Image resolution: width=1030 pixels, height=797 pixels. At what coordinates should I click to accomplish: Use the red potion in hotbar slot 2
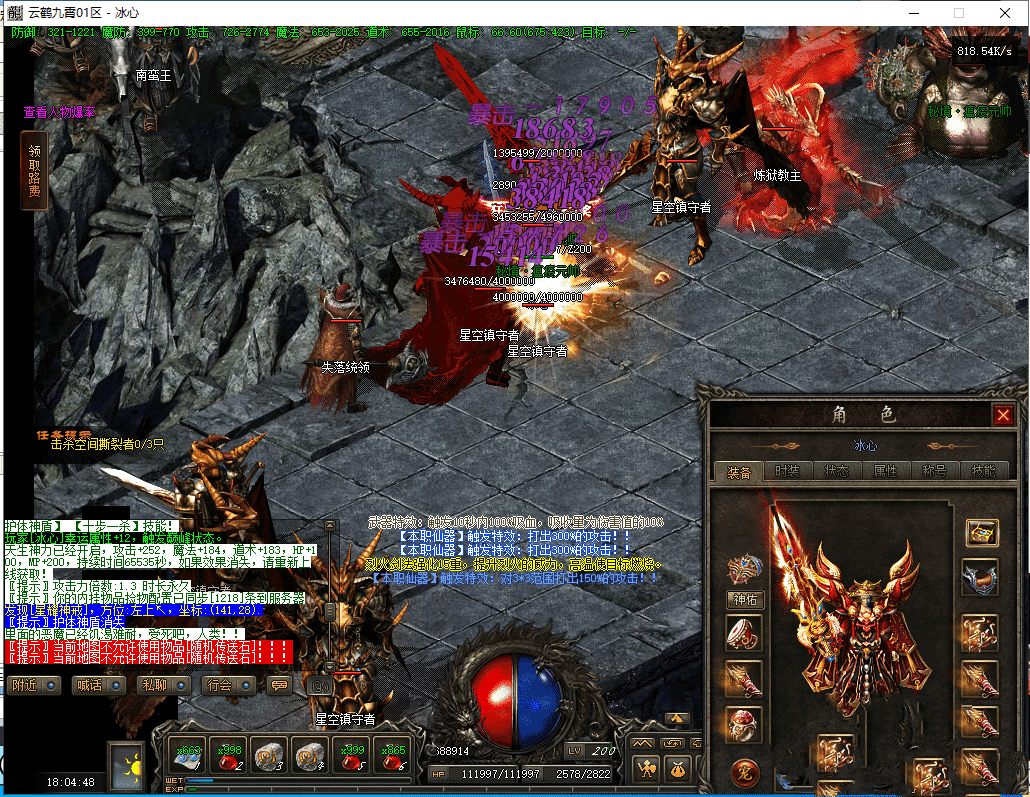[x=229, y=755]
